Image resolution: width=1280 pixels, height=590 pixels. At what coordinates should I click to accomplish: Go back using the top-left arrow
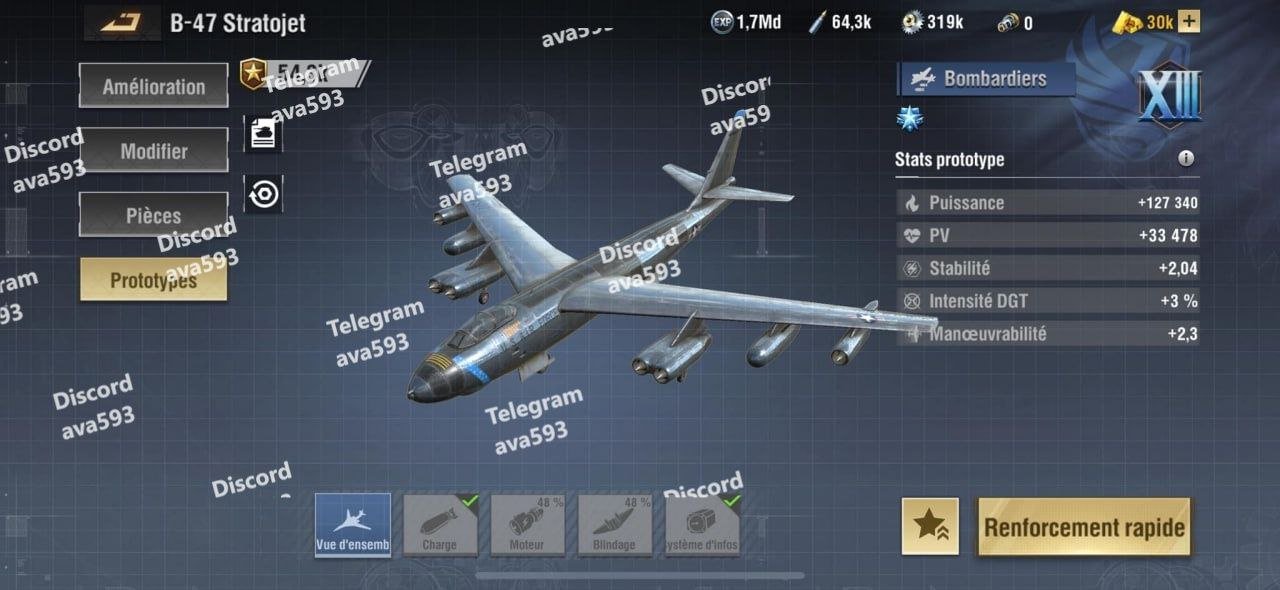click(121, 22)
